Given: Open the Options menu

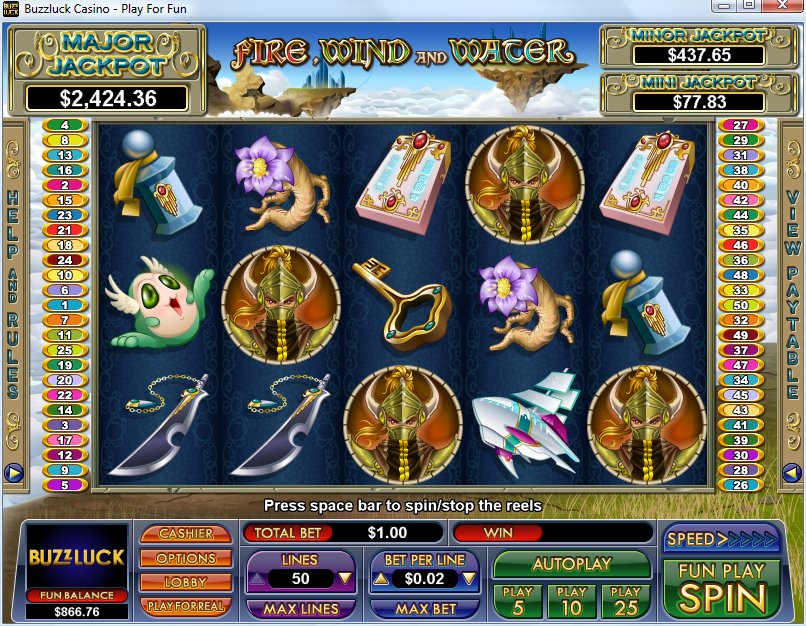Looking at the screenshot, I should pos(186,558).
